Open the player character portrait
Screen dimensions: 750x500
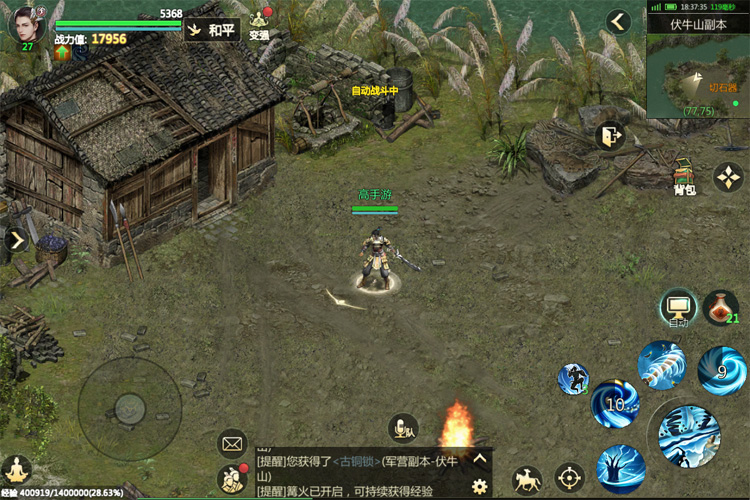(x=27, y=25)
